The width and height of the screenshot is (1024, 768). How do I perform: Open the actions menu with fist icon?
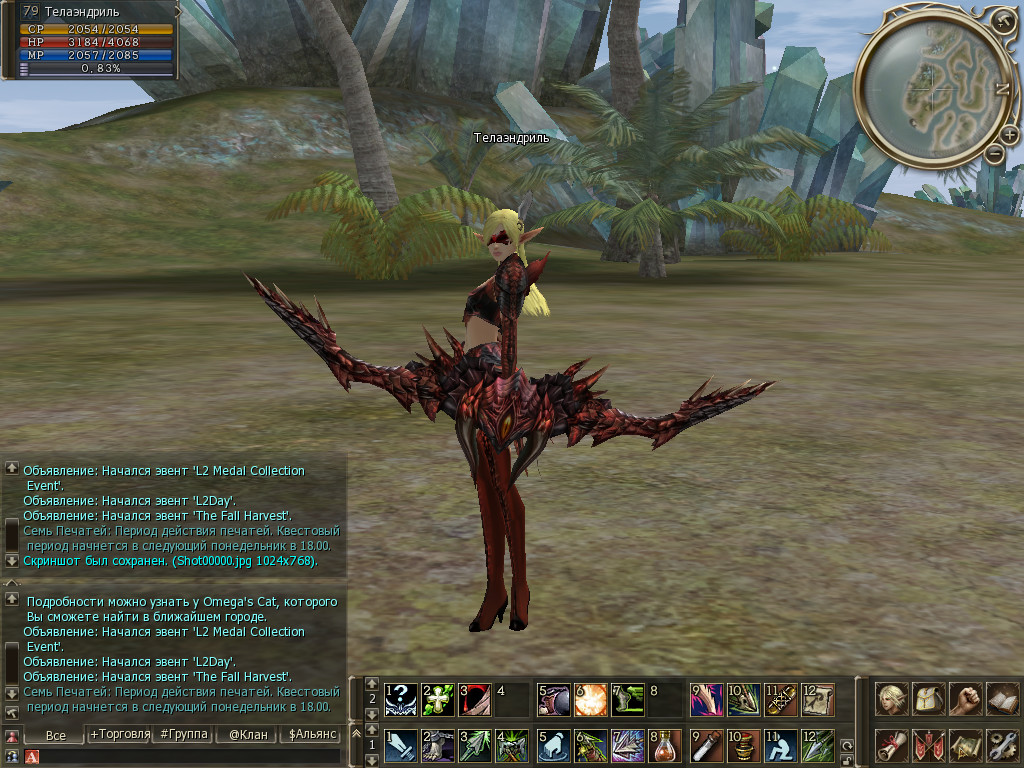[966, 699]
